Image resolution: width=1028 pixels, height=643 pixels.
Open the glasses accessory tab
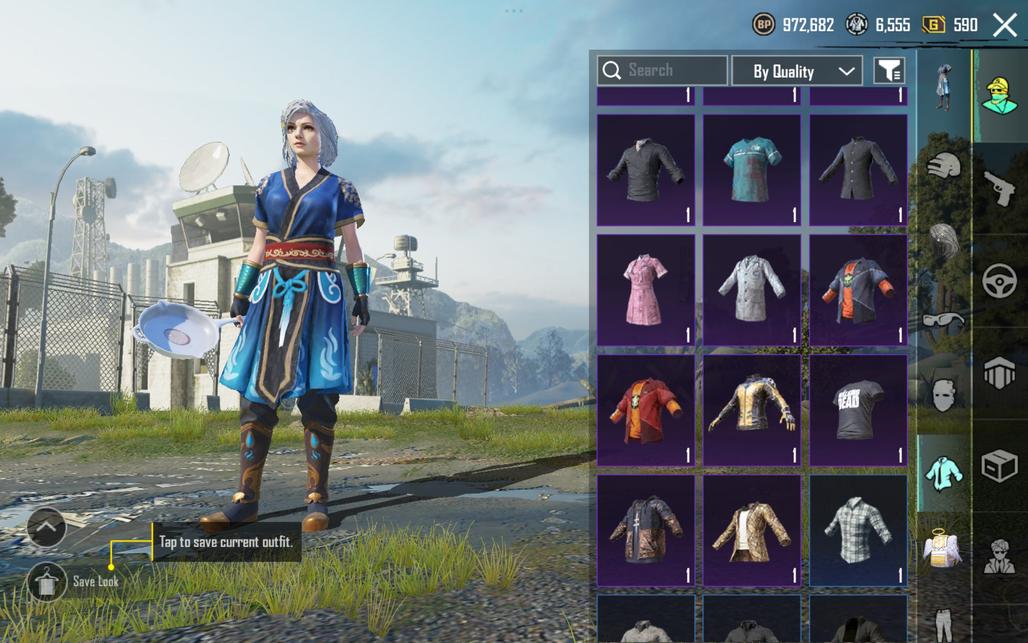pos(943,320)
